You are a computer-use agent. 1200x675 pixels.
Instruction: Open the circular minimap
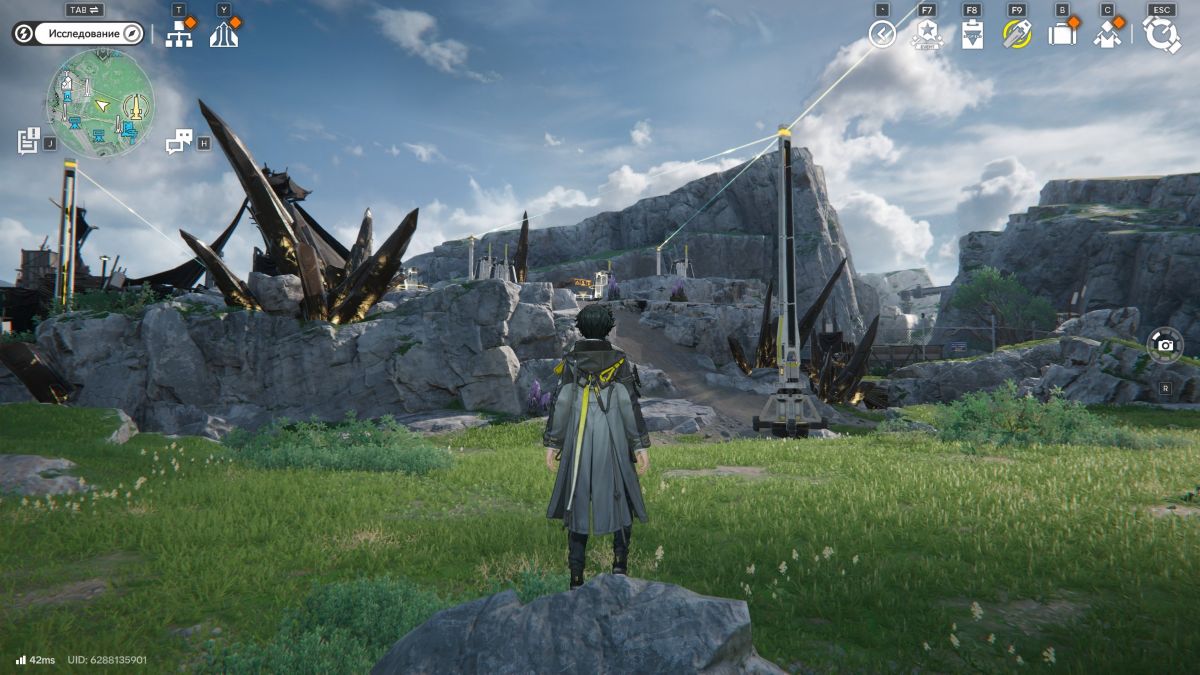pyautogui.click(x=100, y=104)
